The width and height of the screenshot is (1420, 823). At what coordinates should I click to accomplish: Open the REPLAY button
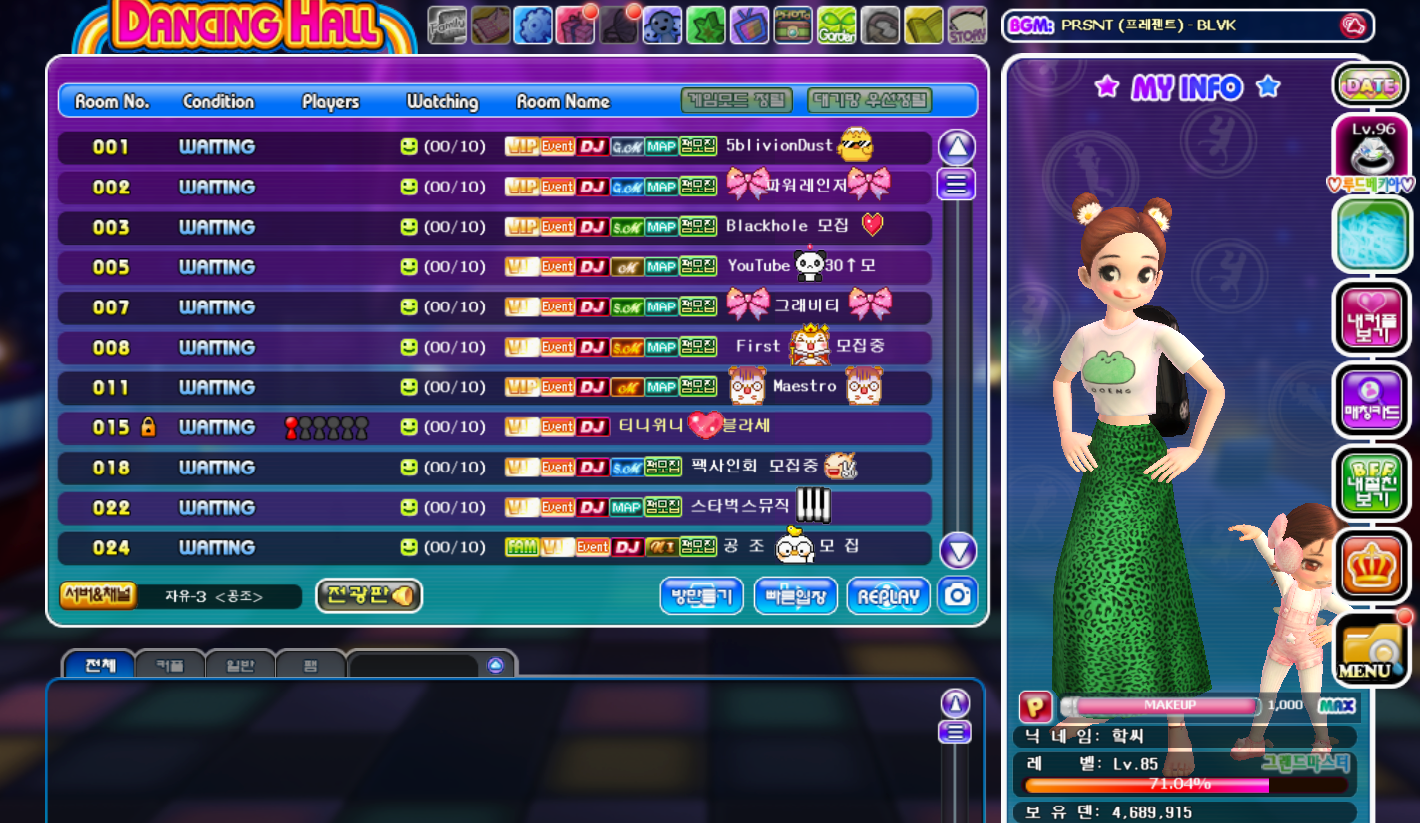click(x=888, y=597)
